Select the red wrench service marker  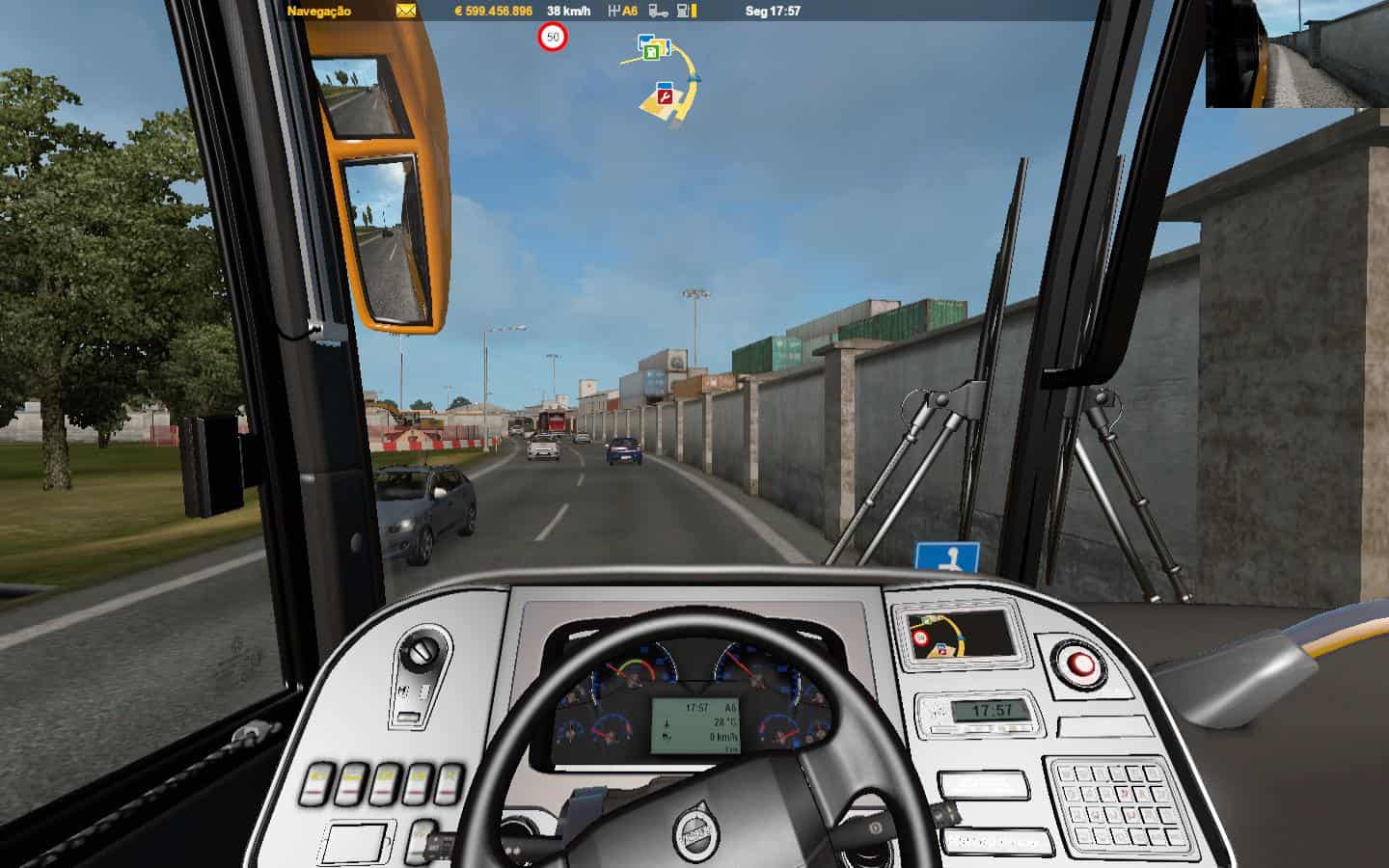tap(664, 95)
